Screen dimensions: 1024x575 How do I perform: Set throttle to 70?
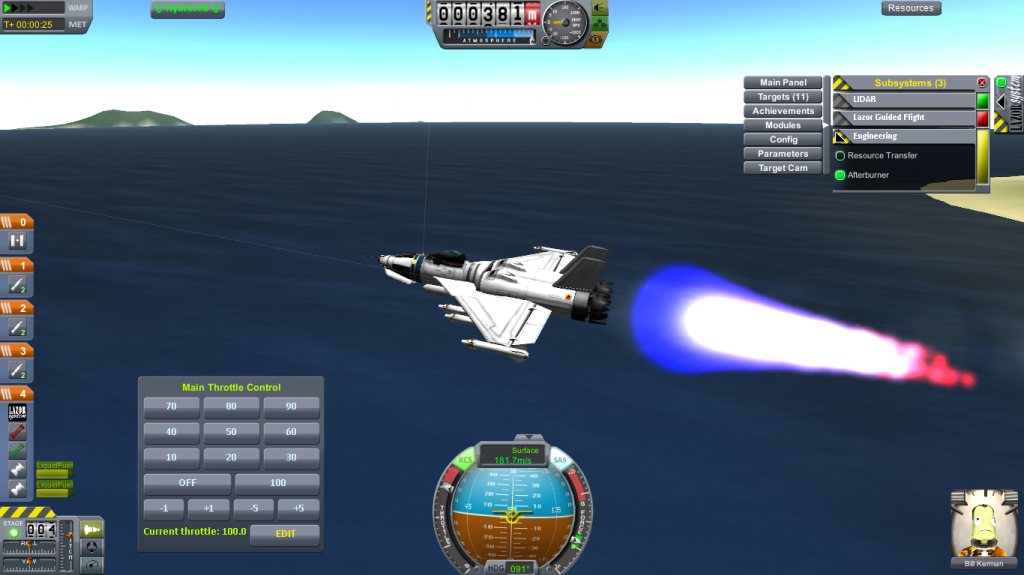(171, 407)
